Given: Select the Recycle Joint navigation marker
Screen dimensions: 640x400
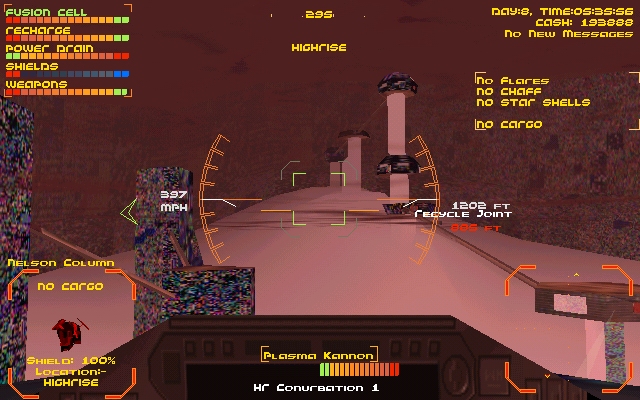Looking at the screenshot, I should coord(463,214).
